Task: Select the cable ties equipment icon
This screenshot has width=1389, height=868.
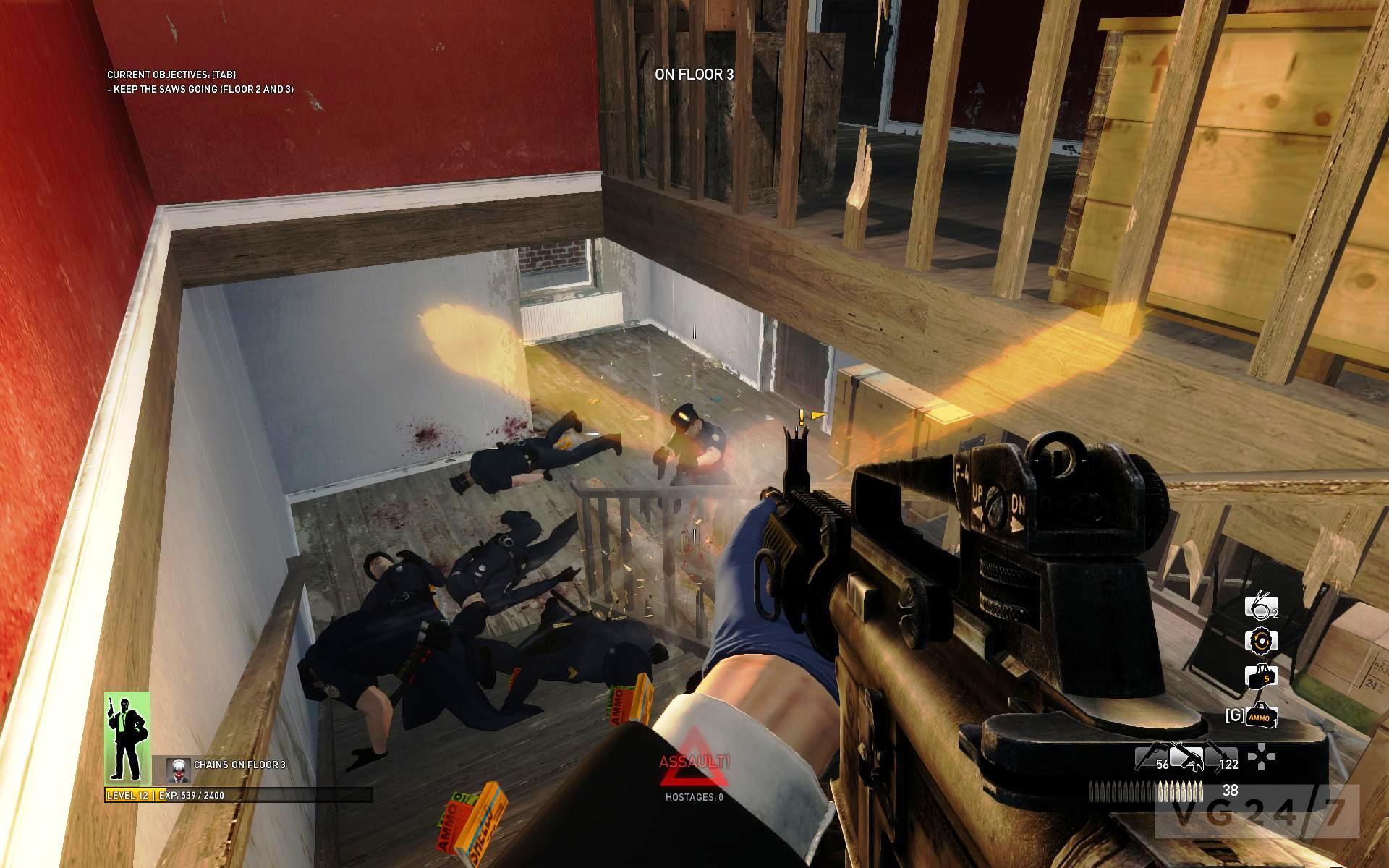Action: 1260,607
